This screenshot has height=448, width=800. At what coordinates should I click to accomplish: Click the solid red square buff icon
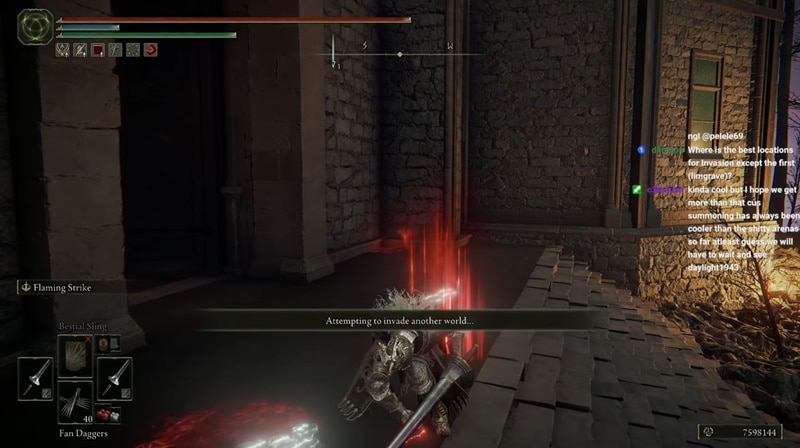tap(98, 49)
